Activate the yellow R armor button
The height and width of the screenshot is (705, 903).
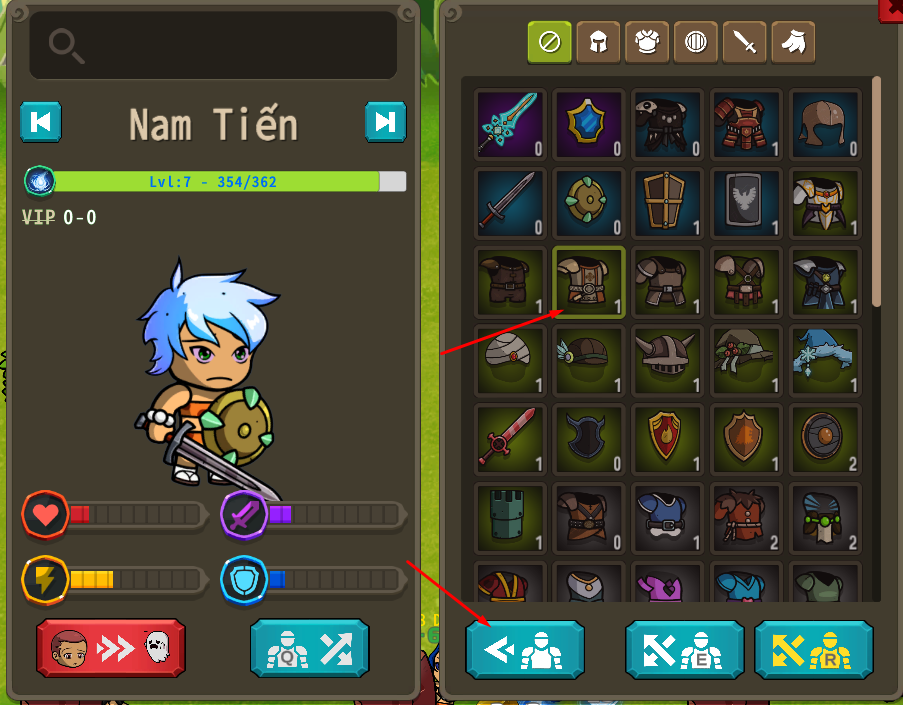814,650
